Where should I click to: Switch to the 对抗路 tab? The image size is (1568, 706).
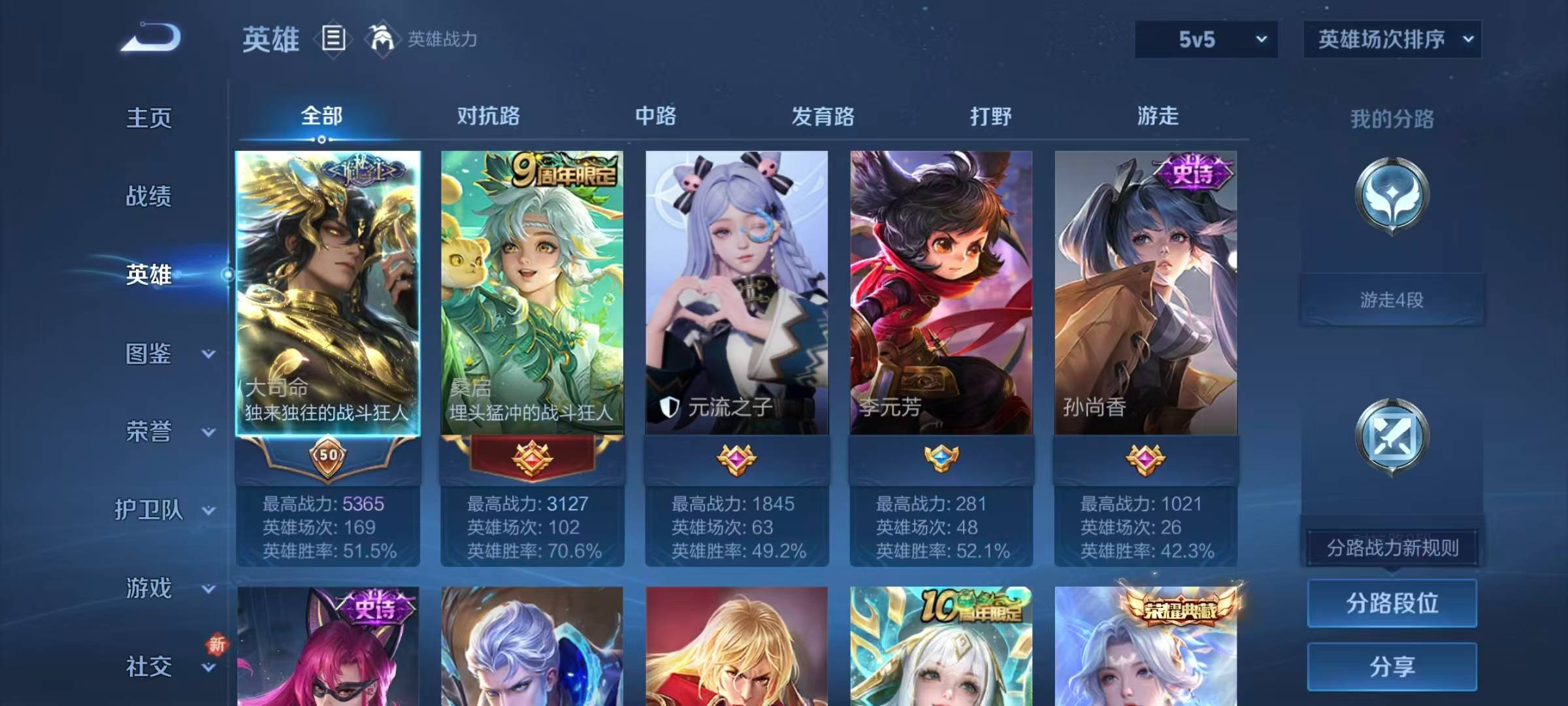(486, 116)
